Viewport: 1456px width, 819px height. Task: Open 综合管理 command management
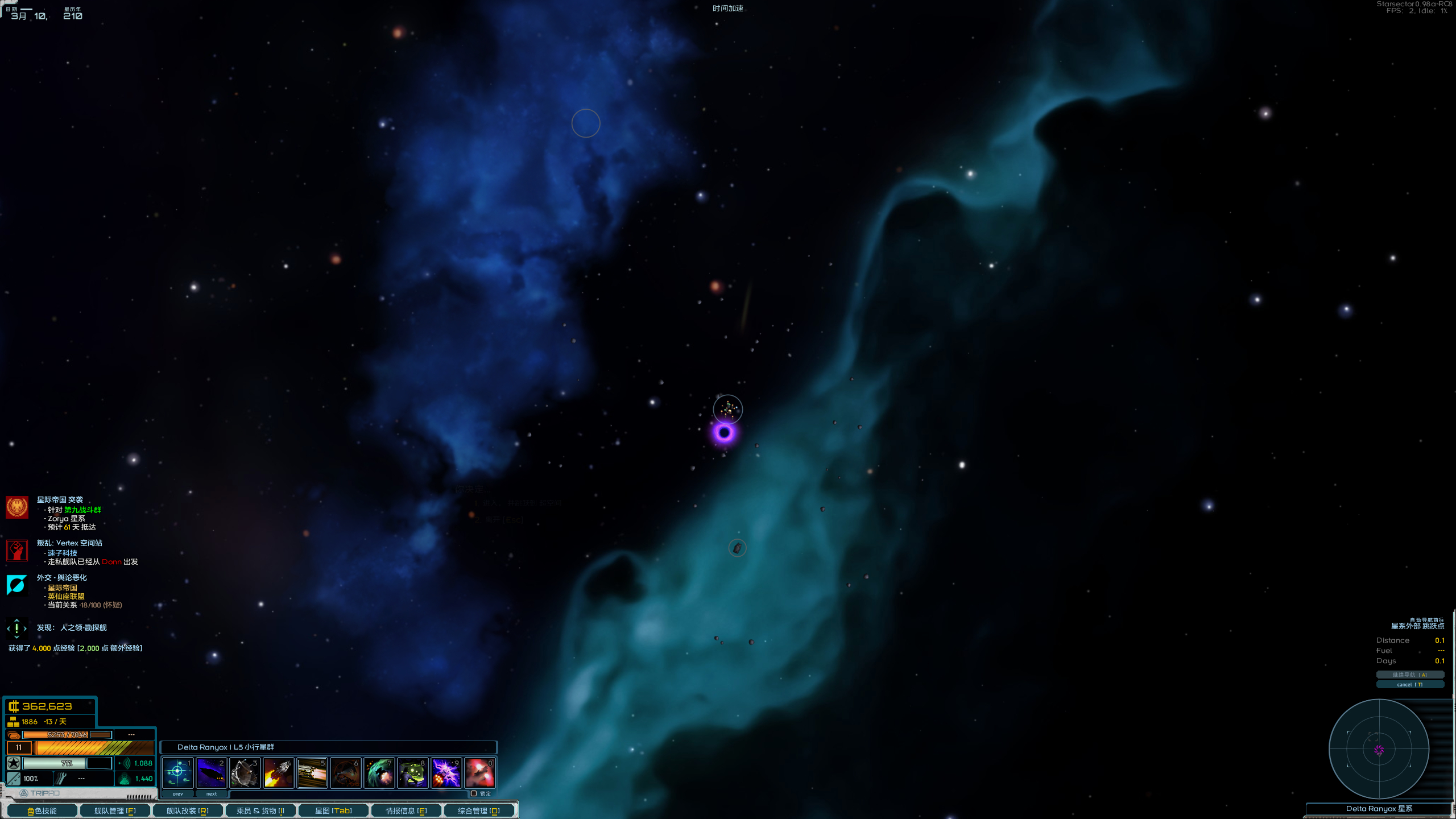[479, 810]
